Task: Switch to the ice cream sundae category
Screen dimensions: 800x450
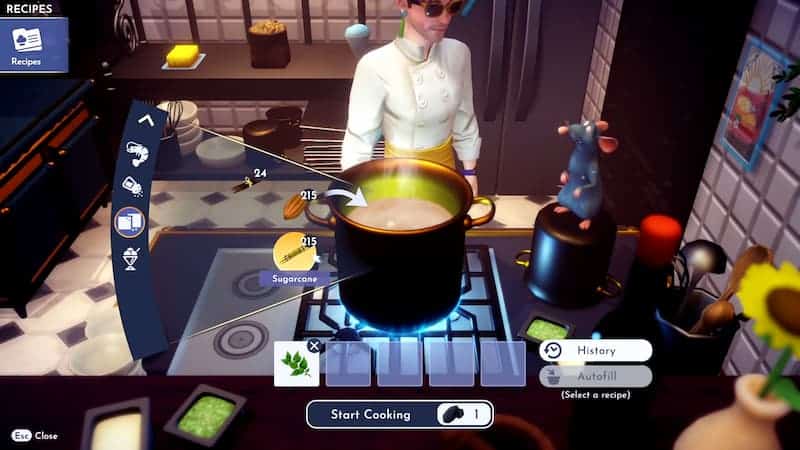Action: (x=131, y=258)
